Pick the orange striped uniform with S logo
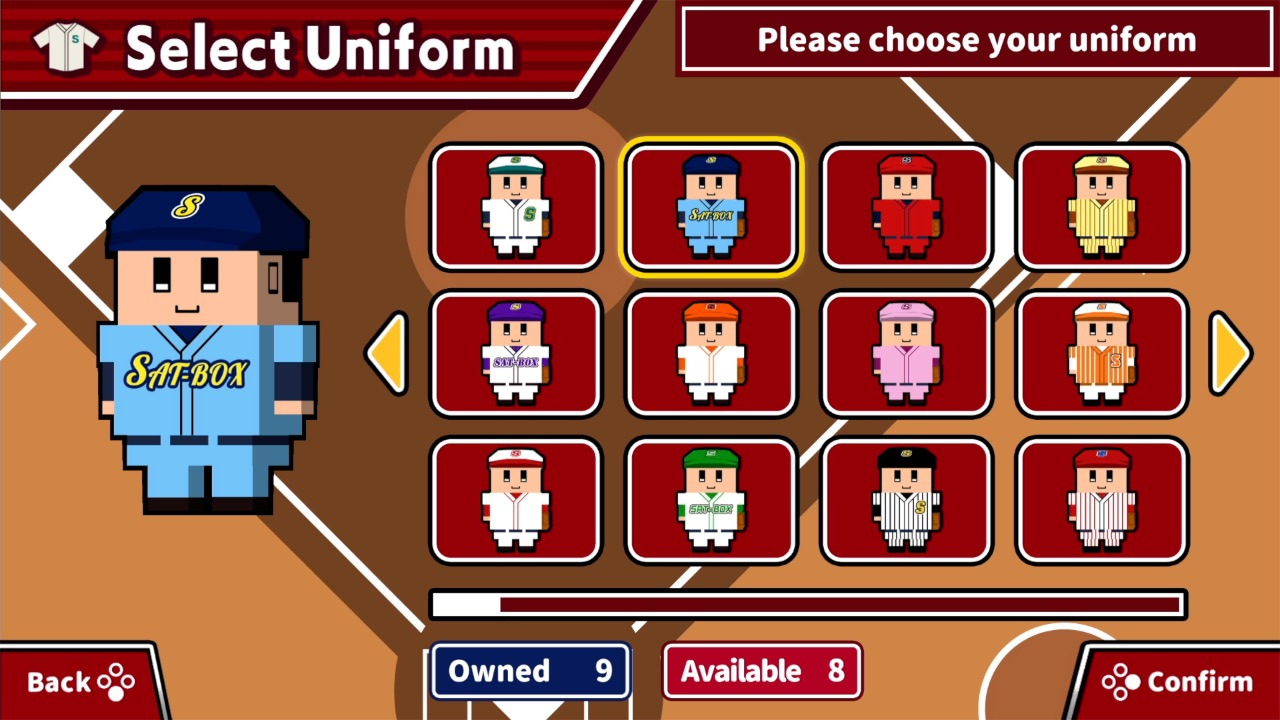Screen dimensions: 1280x720 coord(1101,353)
